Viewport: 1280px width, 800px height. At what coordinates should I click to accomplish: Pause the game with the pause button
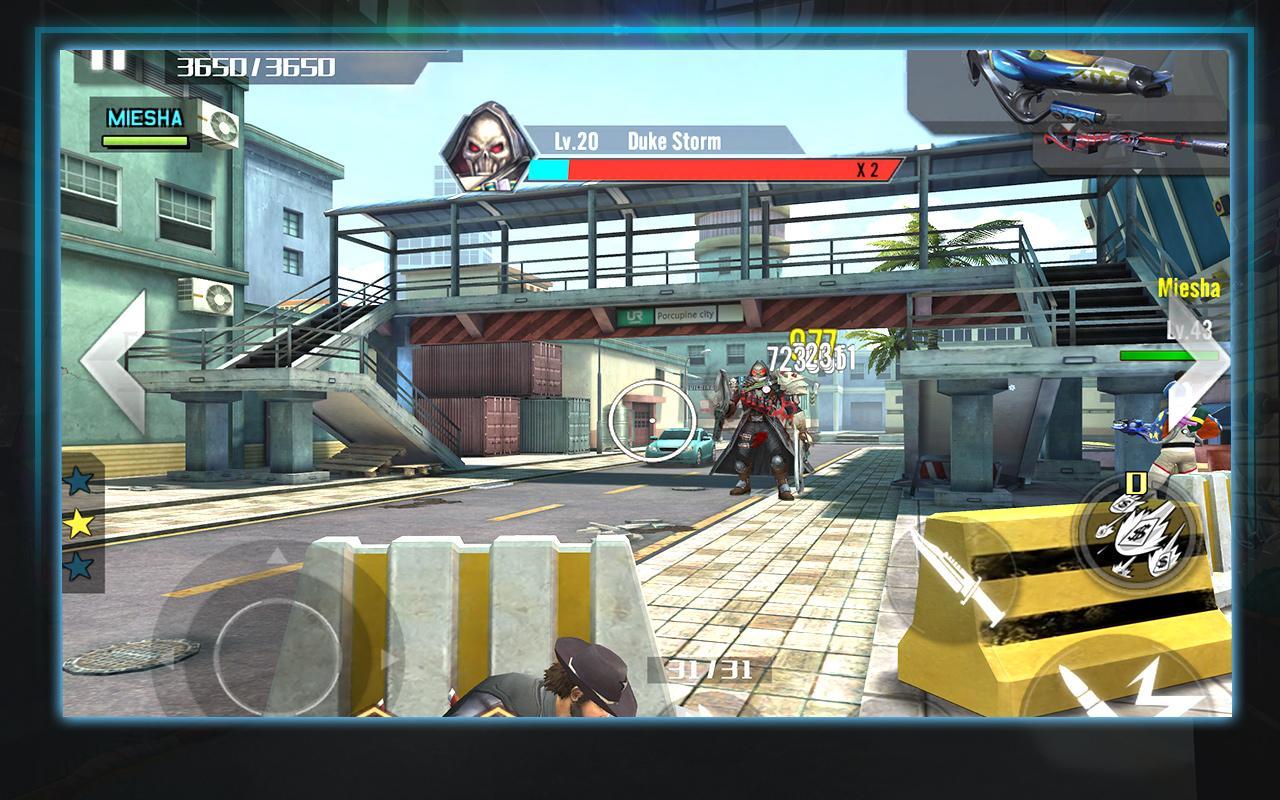(108, 58)
